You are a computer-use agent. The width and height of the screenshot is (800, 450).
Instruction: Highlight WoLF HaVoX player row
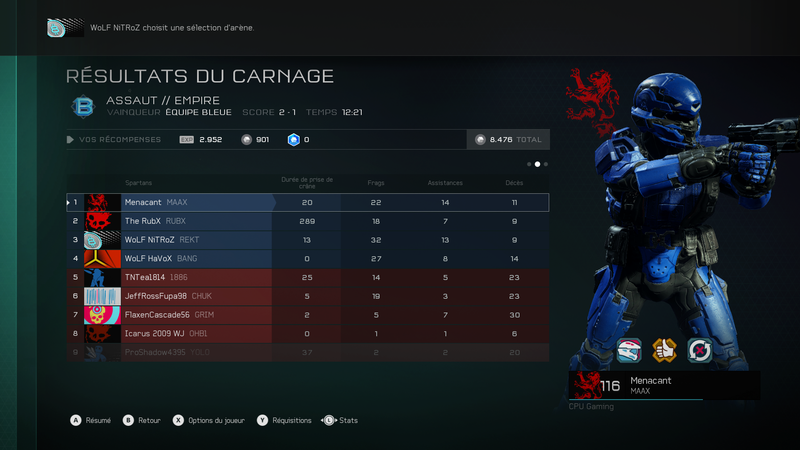click(x=308, y=258)
